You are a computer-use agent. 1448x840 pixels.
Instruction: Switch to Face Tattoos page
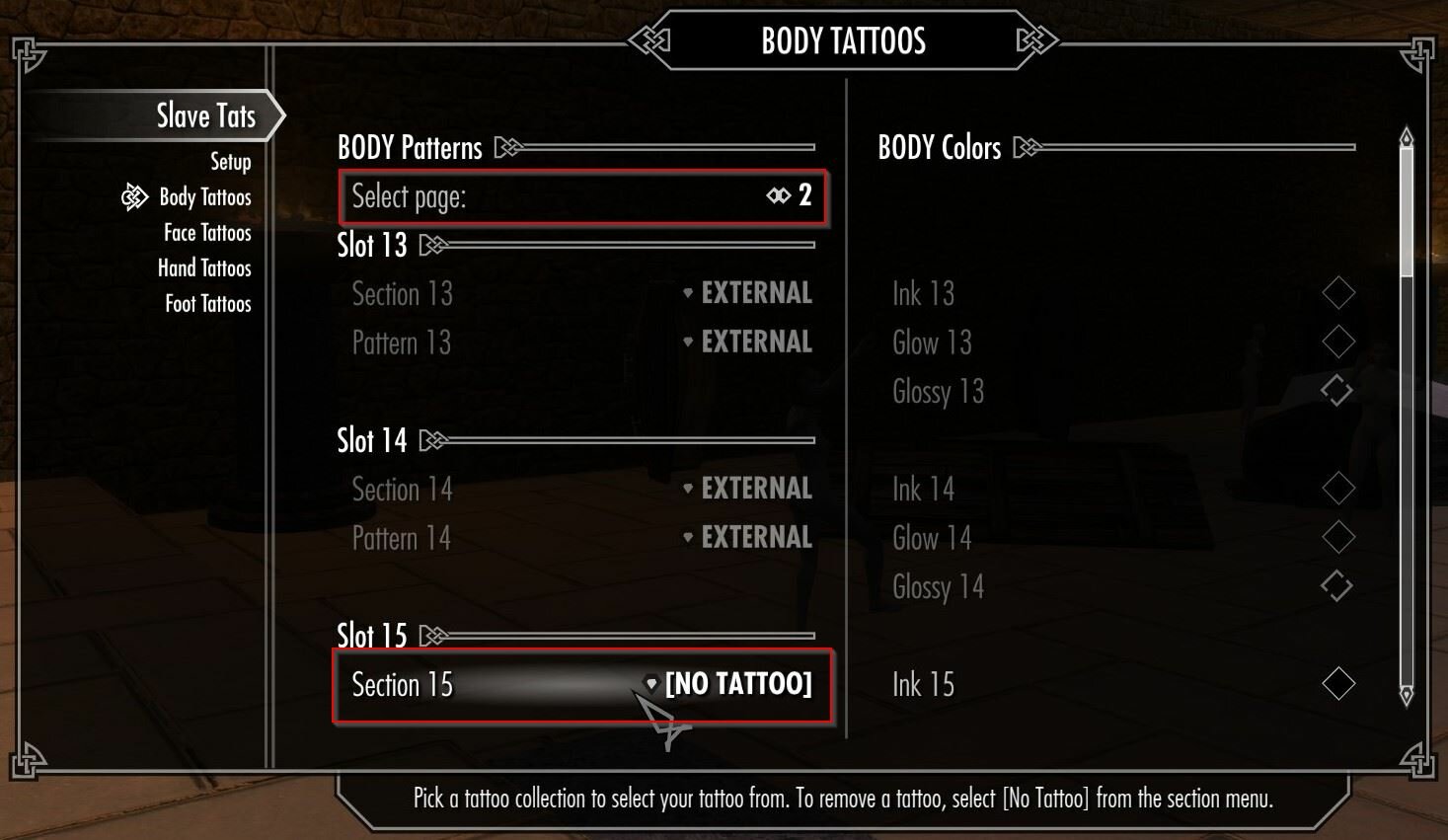coord(207,233)
